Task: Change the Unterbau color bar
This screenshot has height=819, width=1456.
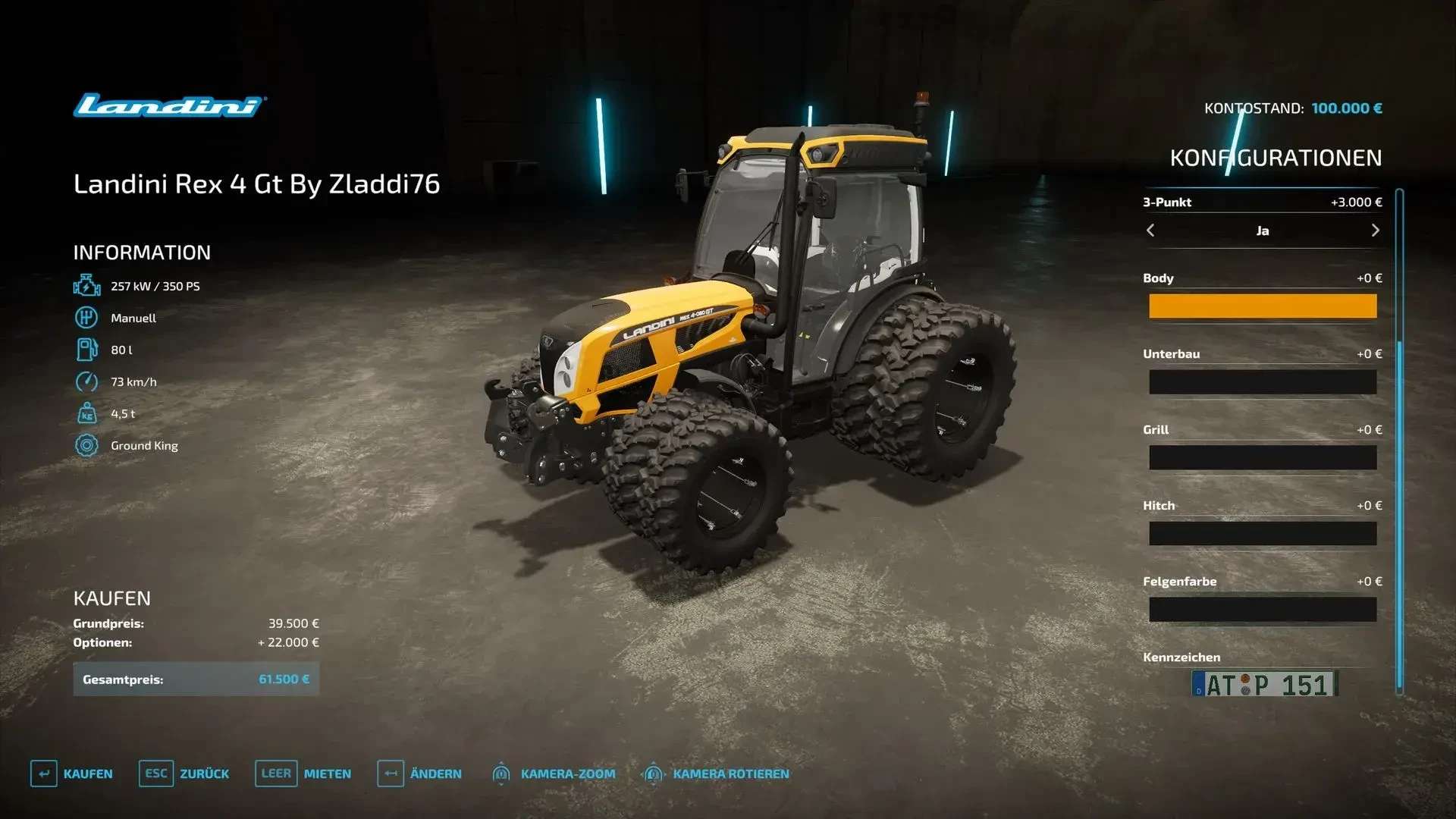Action: coord(1262,382)
